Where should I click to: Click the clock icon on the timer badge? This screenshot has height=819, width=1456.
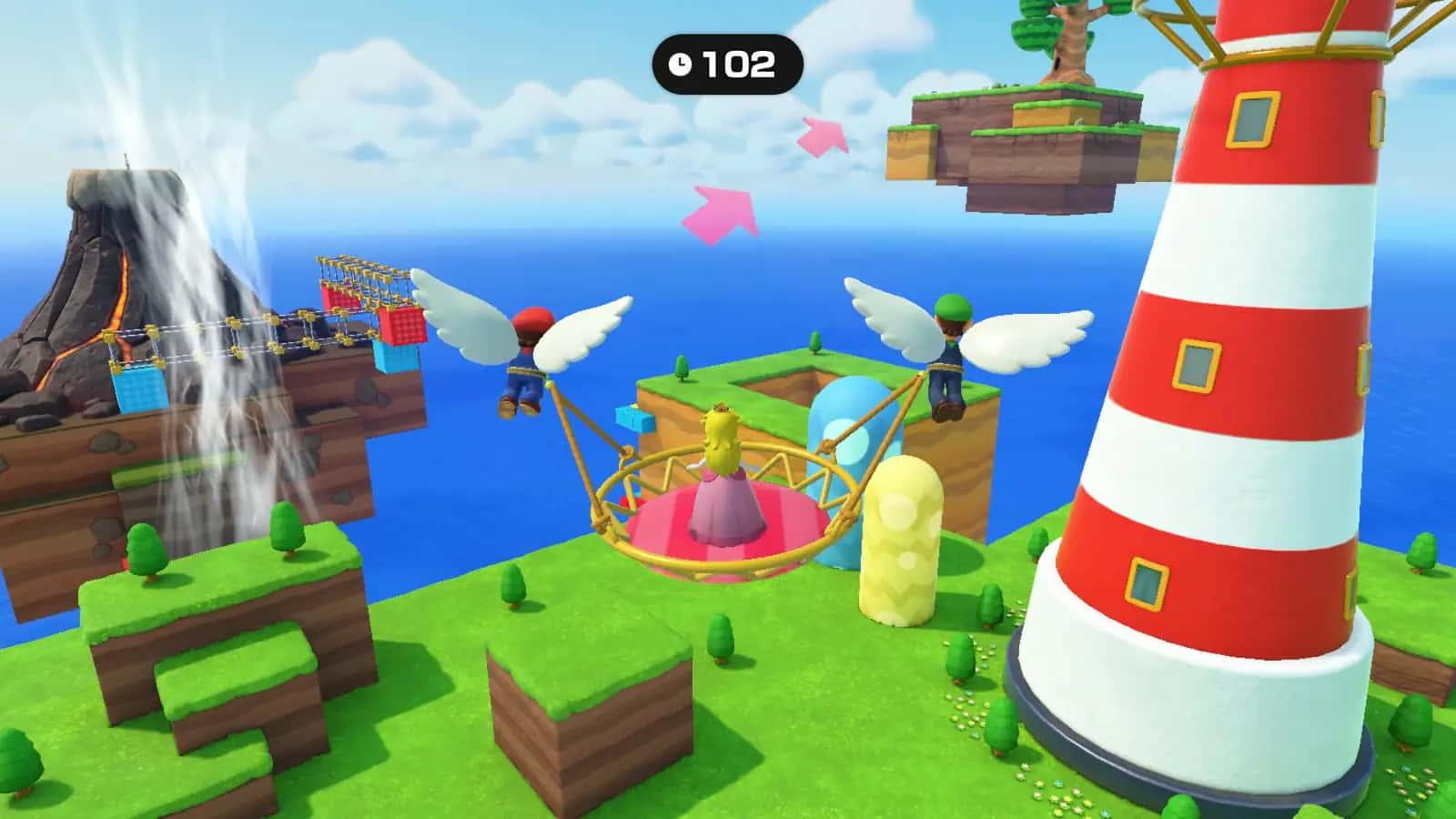pos(679,64)
